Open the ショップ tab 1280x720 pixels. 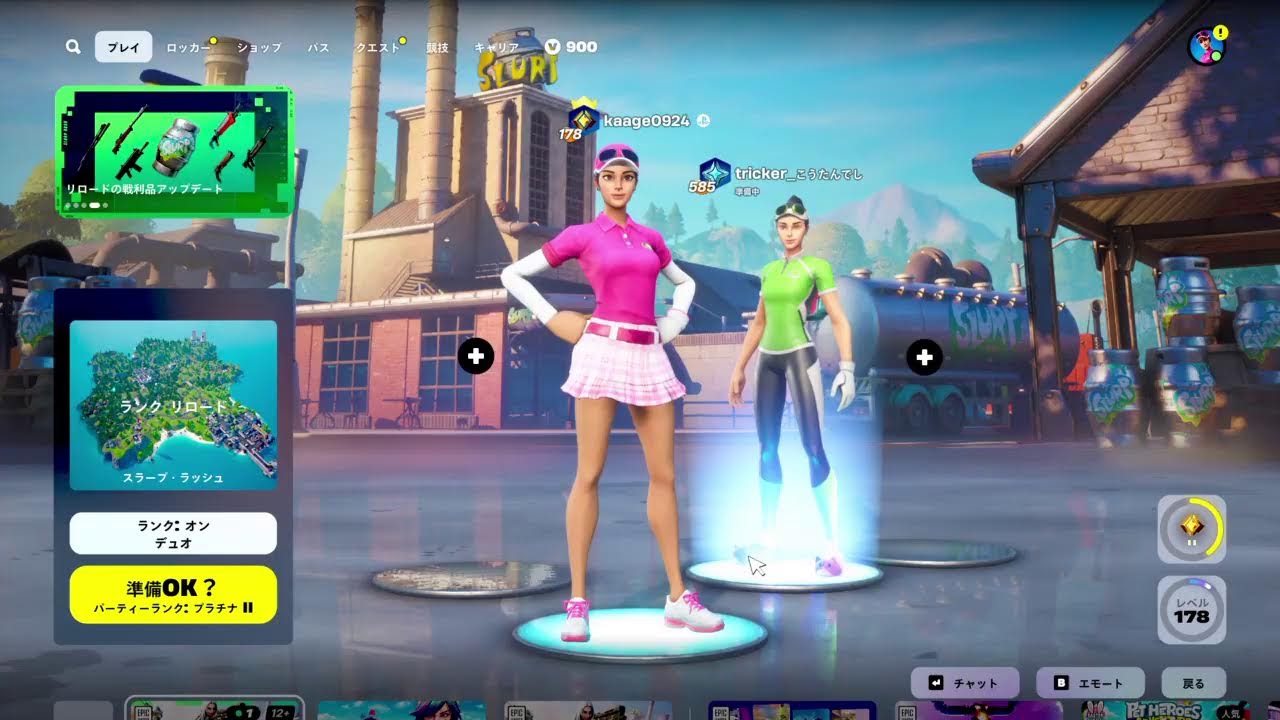[259, 47]
